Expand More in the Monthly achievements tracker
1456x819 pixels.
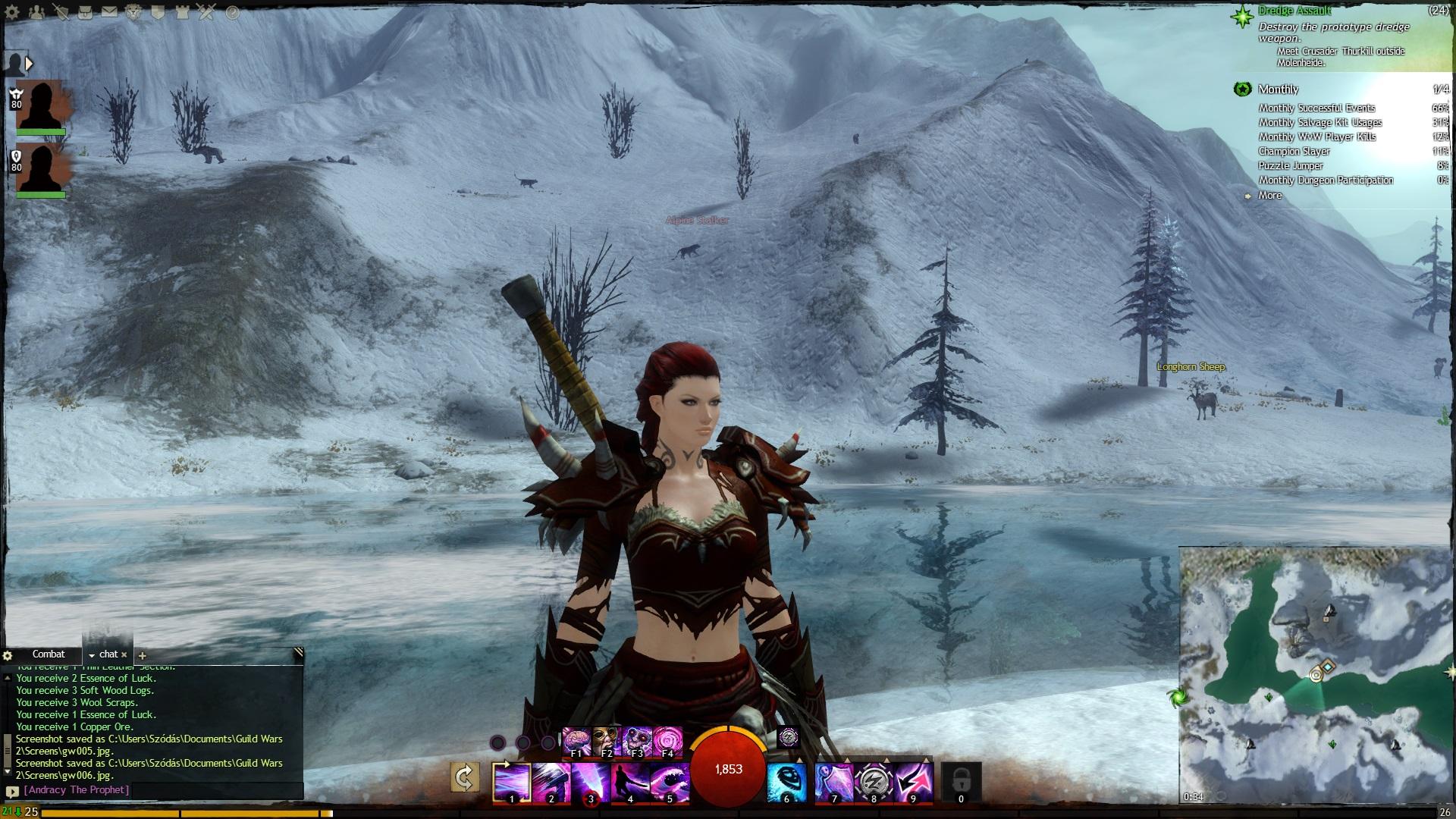click(x=1269, y=196)
